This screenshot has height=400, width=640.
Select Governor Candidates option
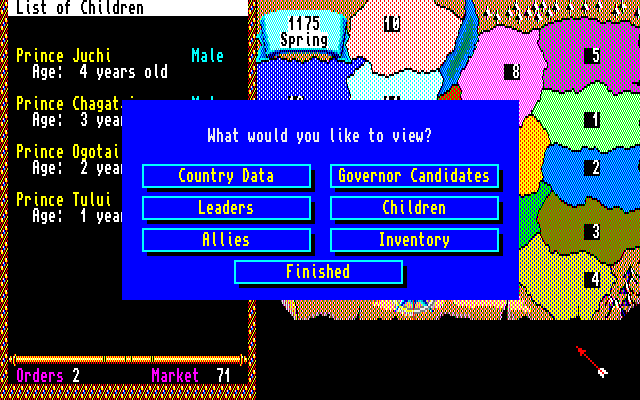[414, 176]
